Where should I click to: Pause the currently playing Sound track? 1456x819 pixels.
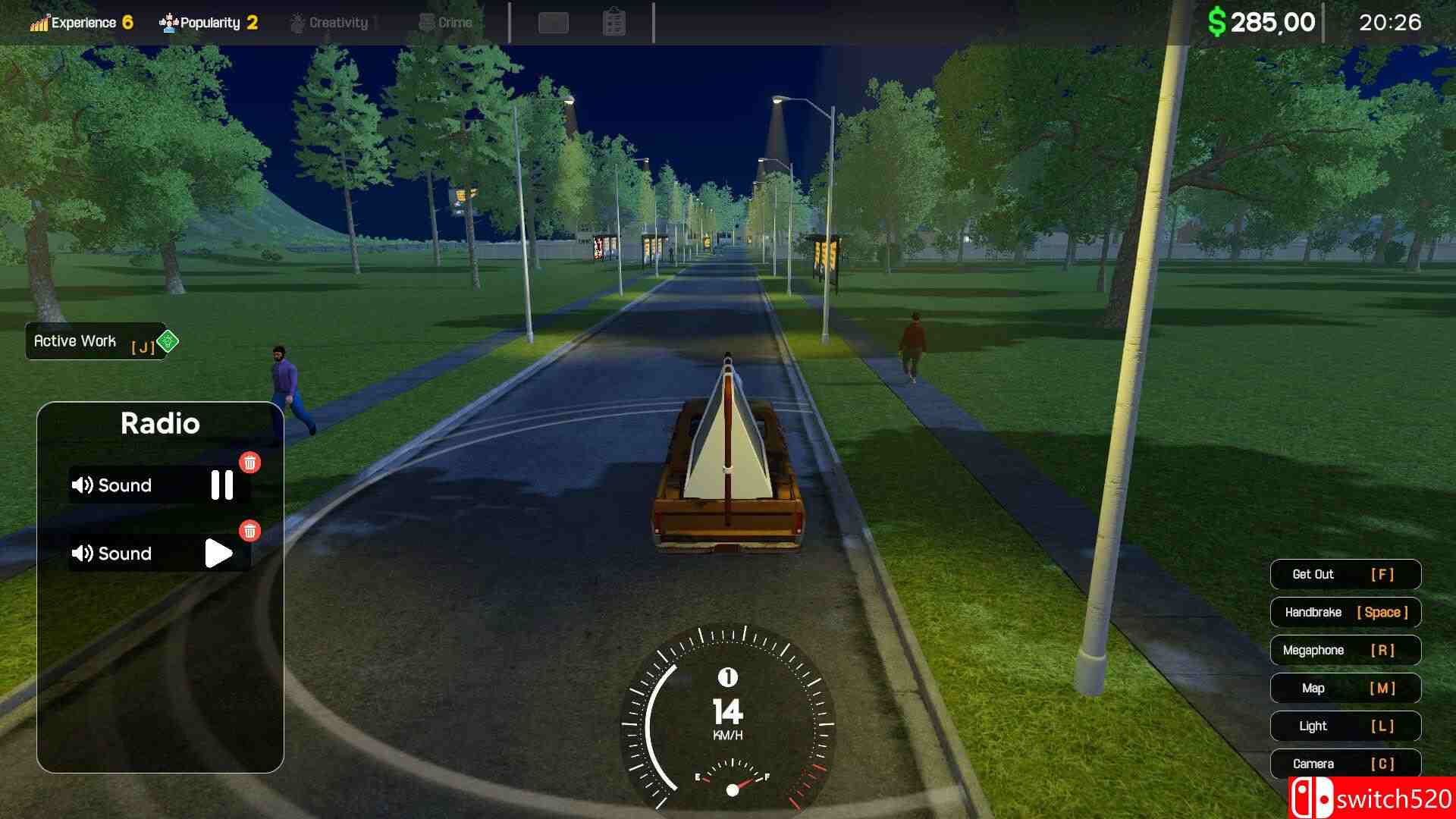click(x=221, y=485)
